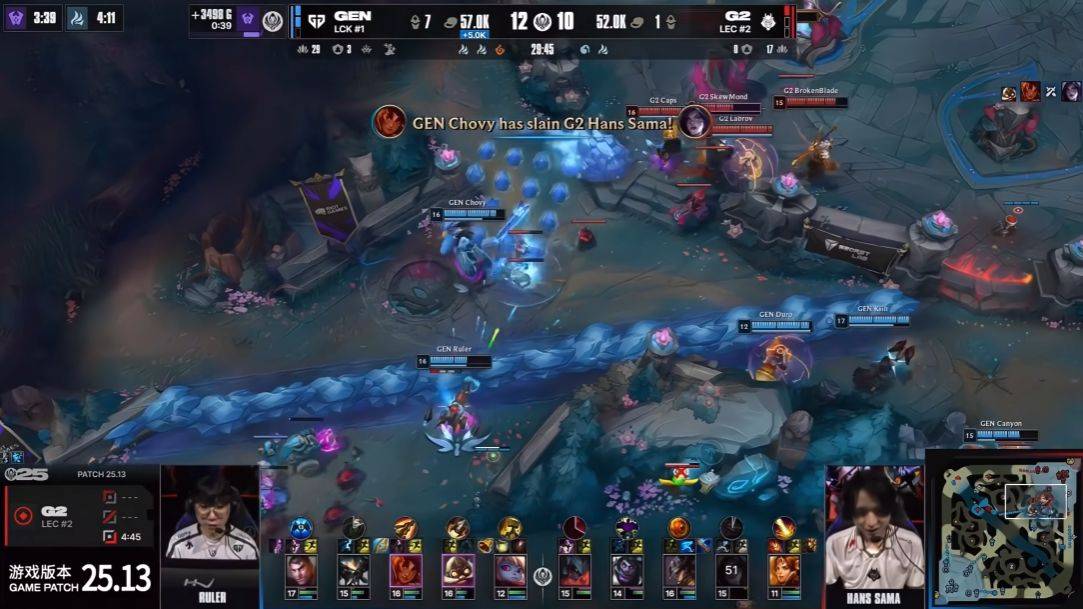Select the blue dragon timer icon
Viewport: 1083px width, 609px height.
click(77, 17)
